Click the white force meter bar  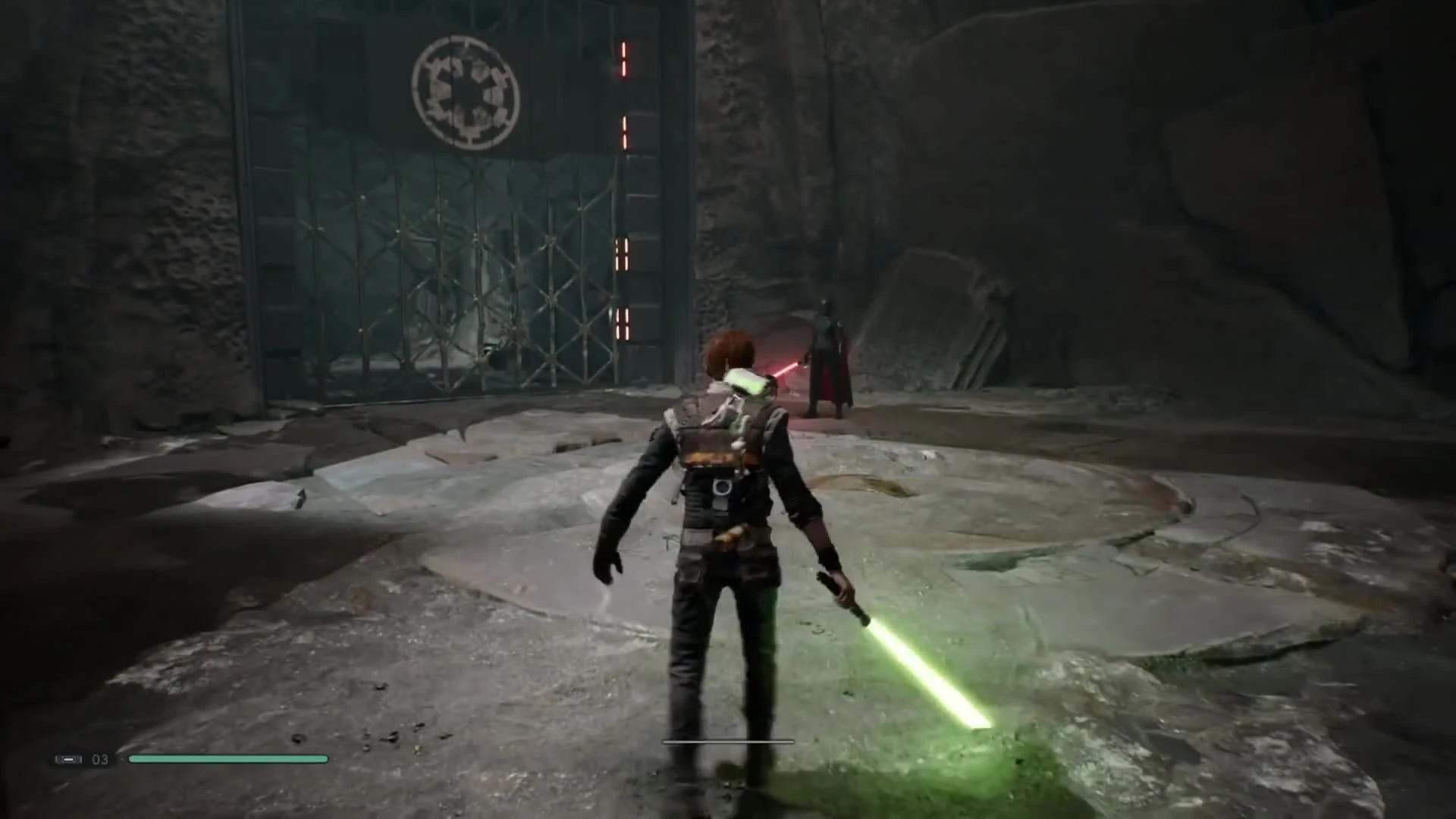tap(728, 741)
